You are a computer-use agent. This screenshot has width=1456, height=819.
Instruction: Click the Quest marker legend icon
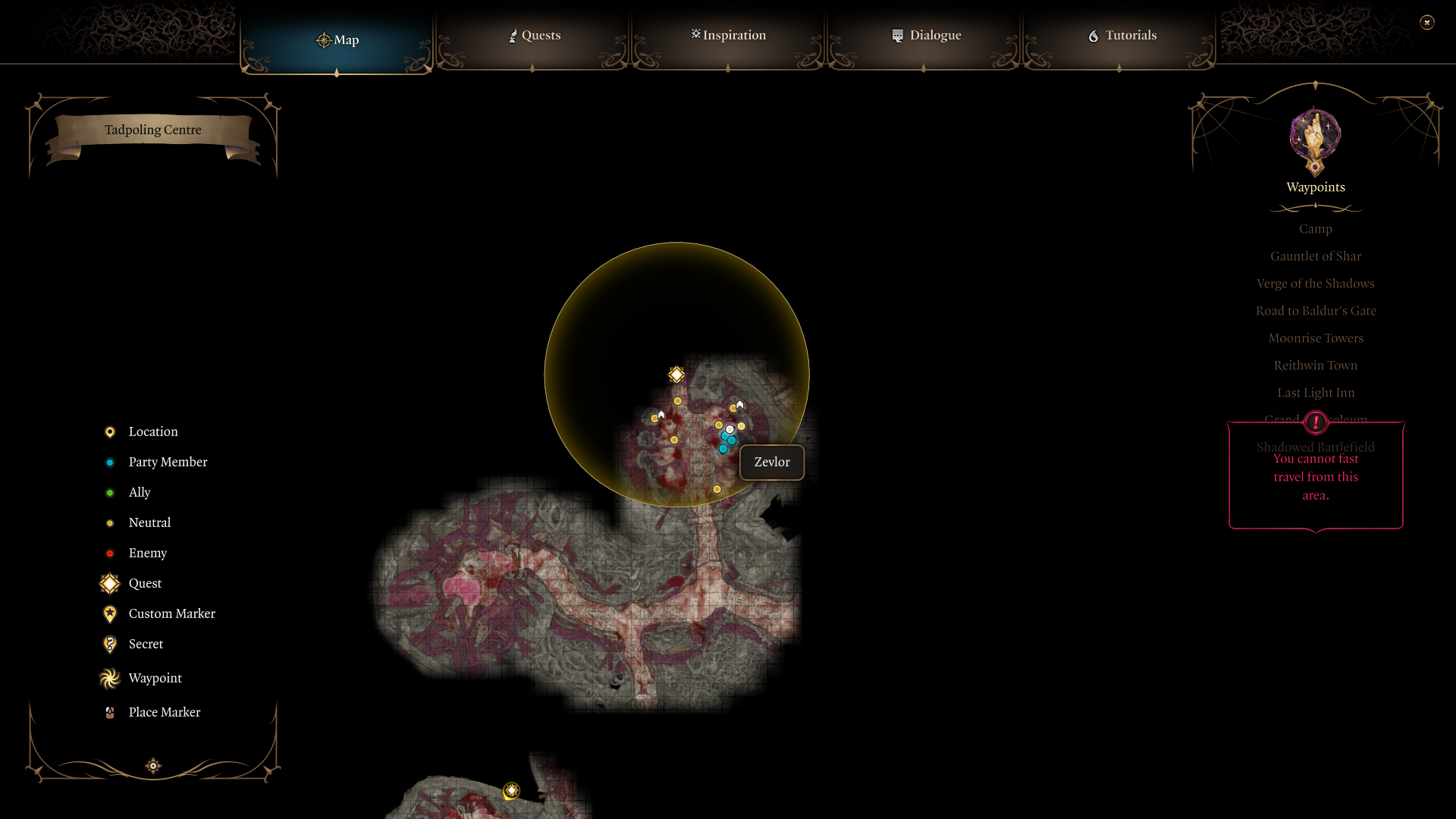coord(109,583)
